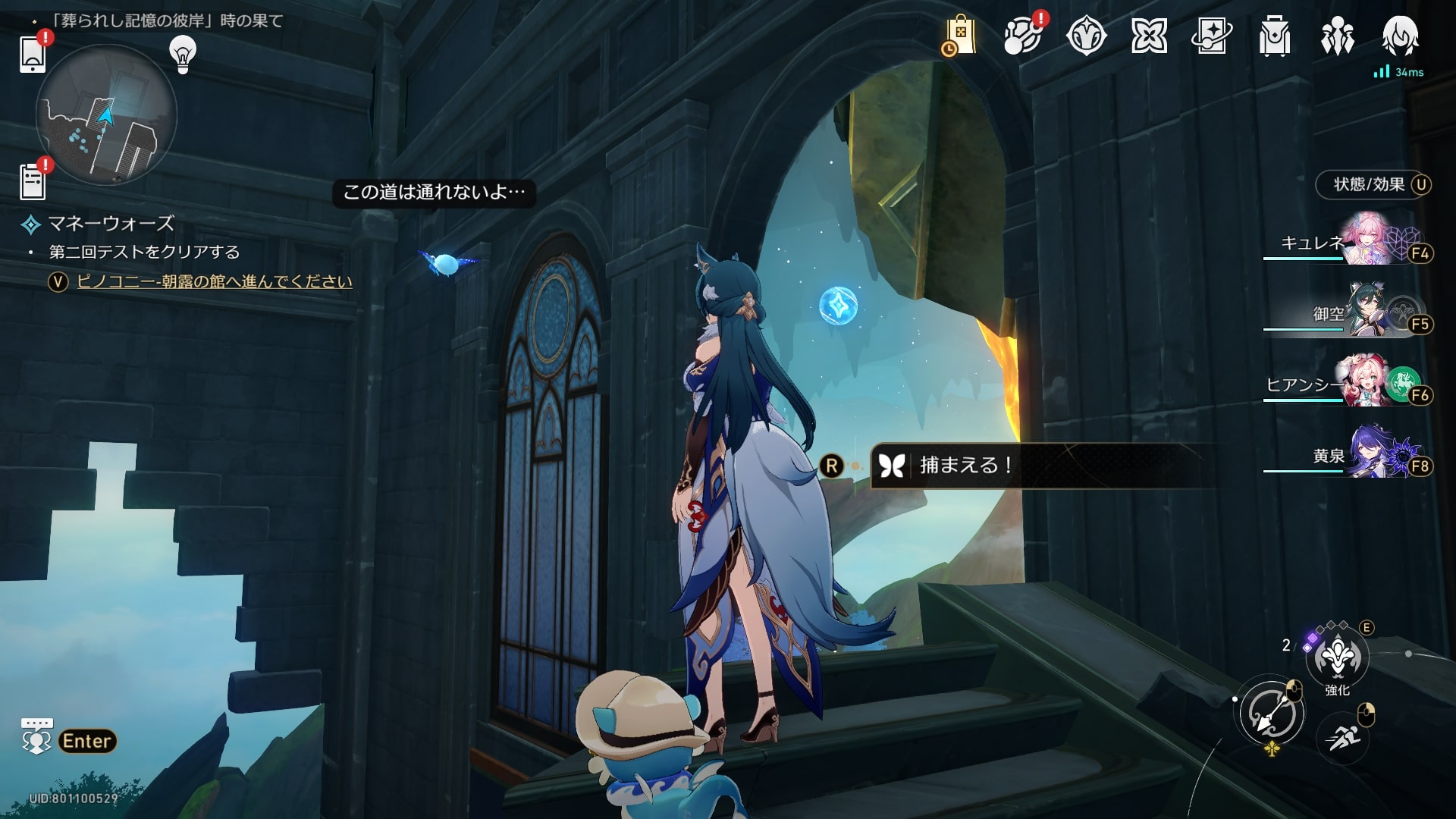Open the team lineup icon
1456x819 pixels.
point(1337,36)
